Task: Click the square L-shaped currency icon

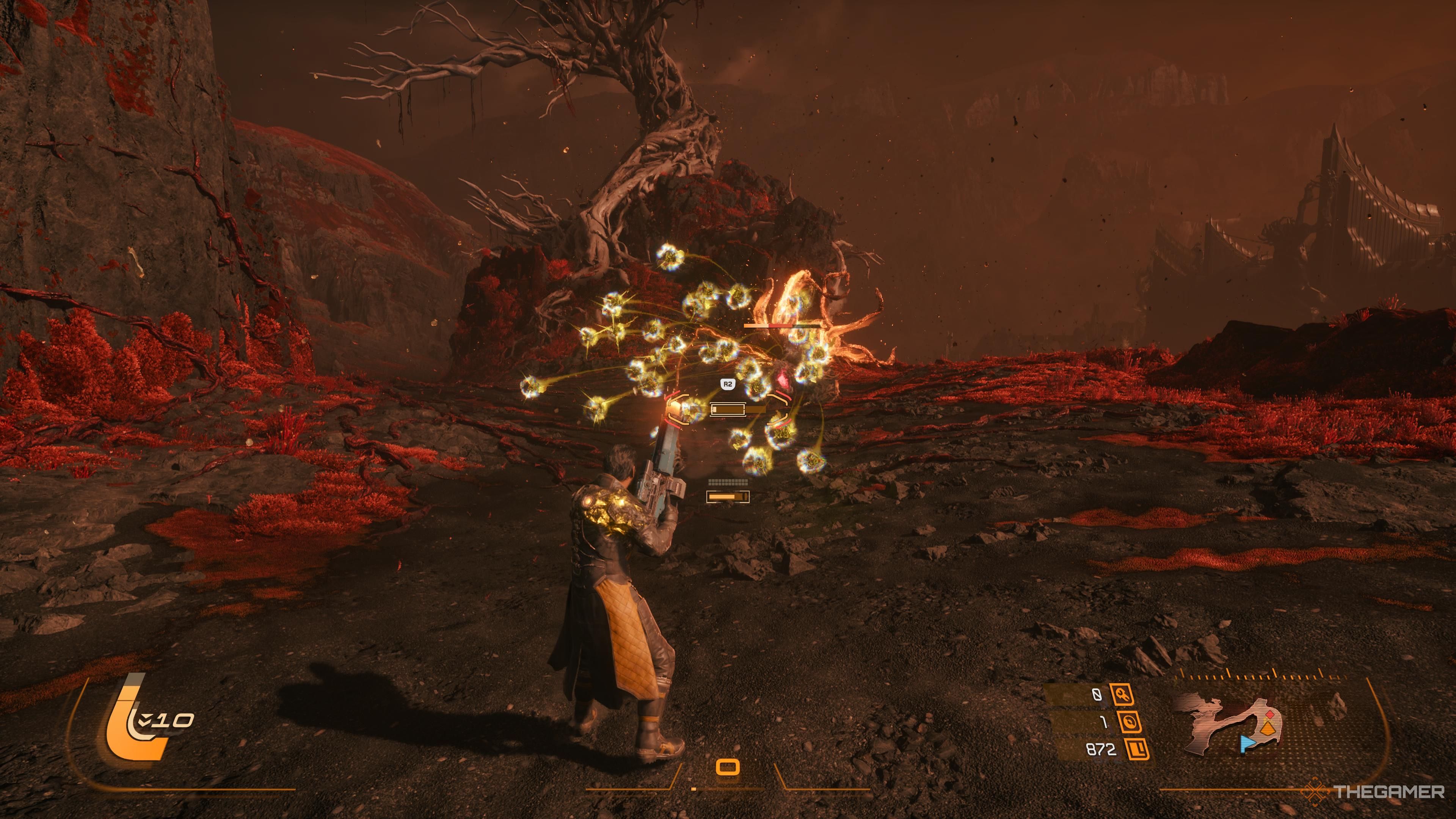Action: click(1137, 750)
